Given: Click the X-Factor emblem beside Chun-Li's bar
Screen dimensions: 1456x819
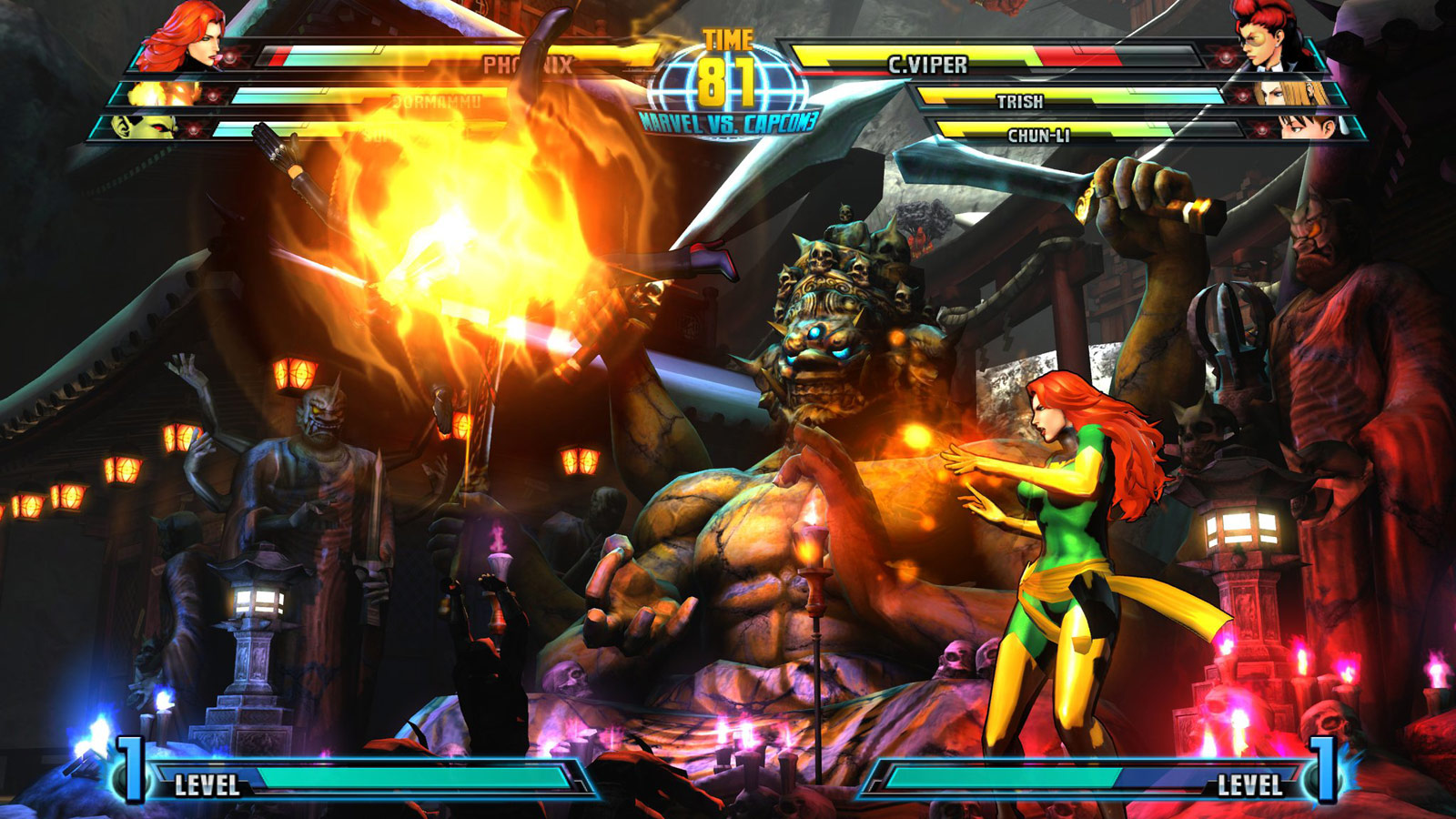Looking at the screenshot, I should tap(1260, 127).
